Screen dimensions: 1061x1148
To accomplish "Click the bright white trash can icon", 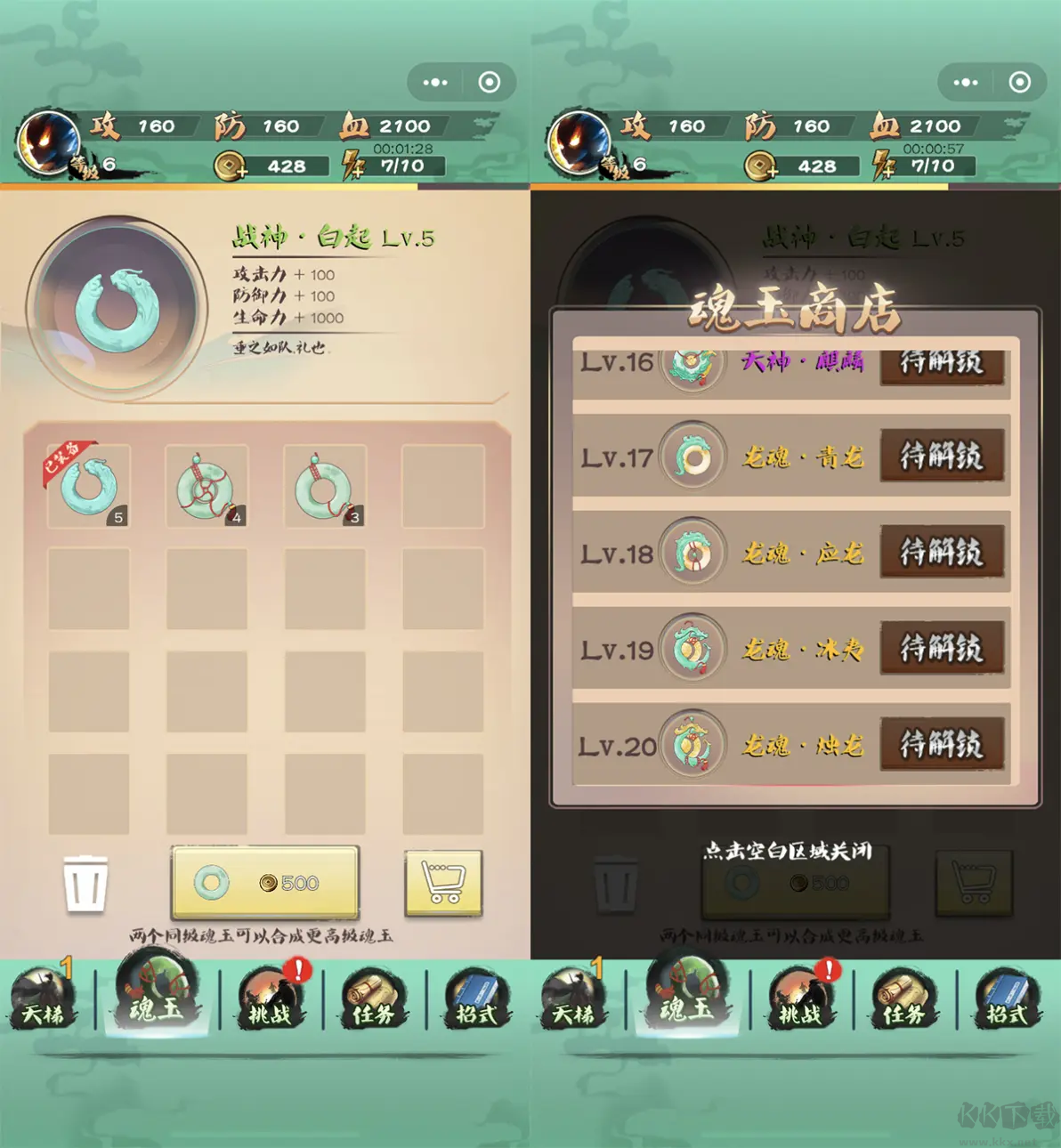I will 85,884.
